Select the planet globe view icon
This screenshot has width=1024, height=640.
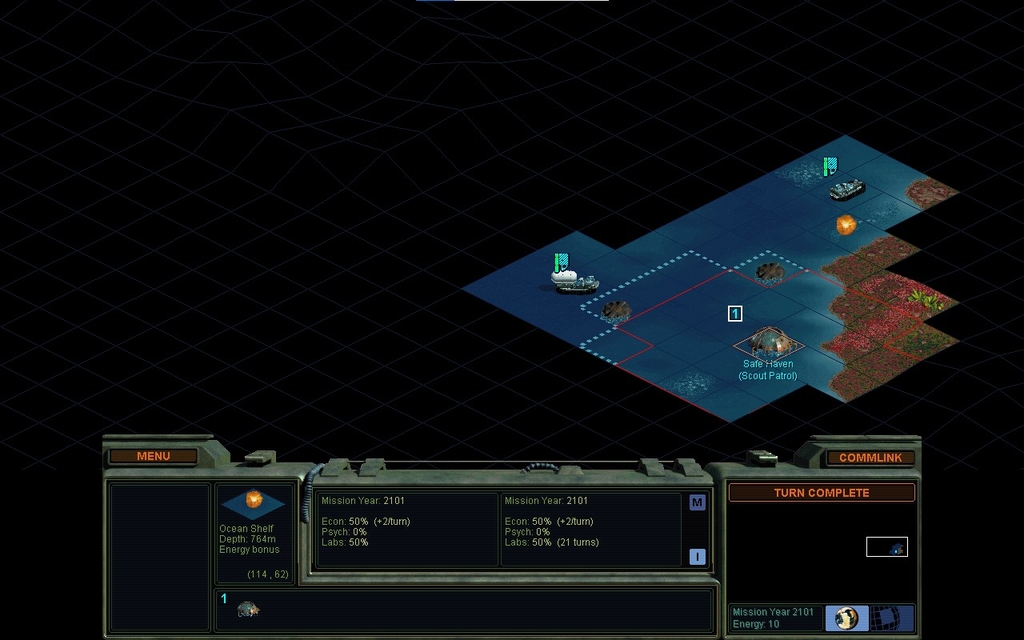(x=847, y=618)
